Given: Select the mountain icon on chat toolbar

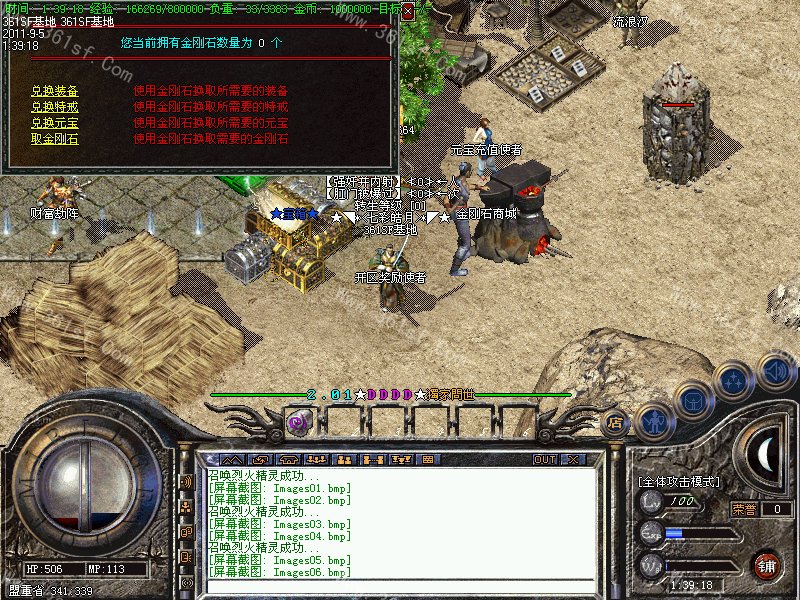Looking at the screenshot, I should [234, 460].
